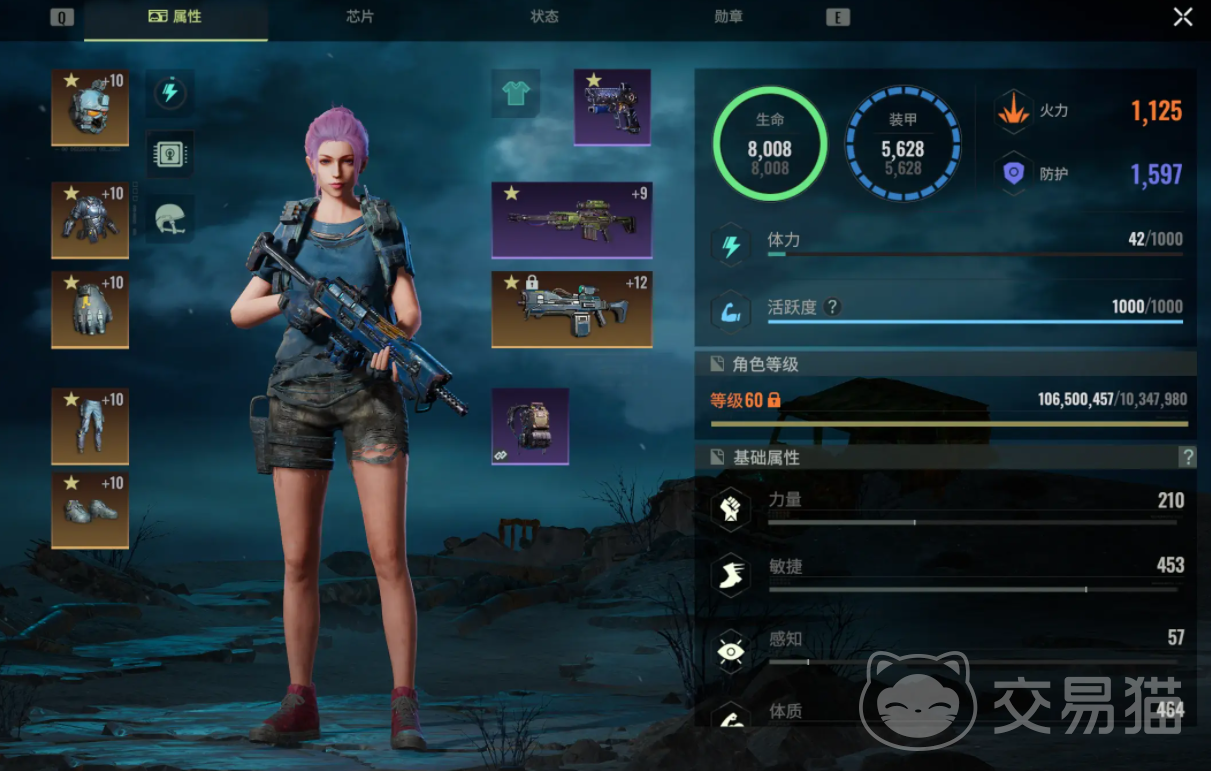Image resolution: width=1211 pixels, height=771 pixels.
Task: Select the +10 body armor slot
Action: click(x=90, y=220)
